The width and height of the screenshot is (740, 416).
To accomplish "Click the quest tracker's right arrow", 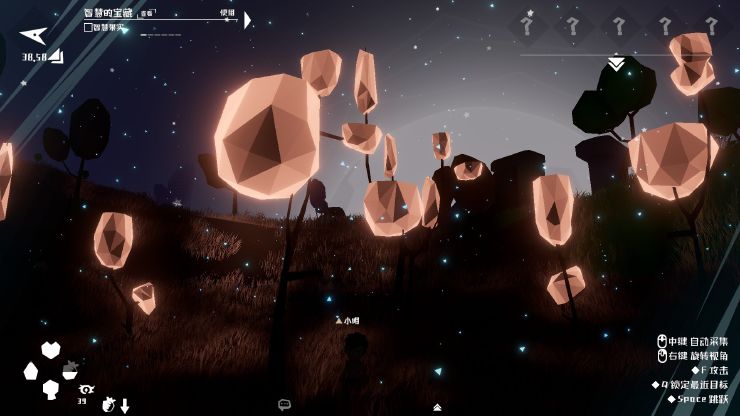I will (247, 20).
